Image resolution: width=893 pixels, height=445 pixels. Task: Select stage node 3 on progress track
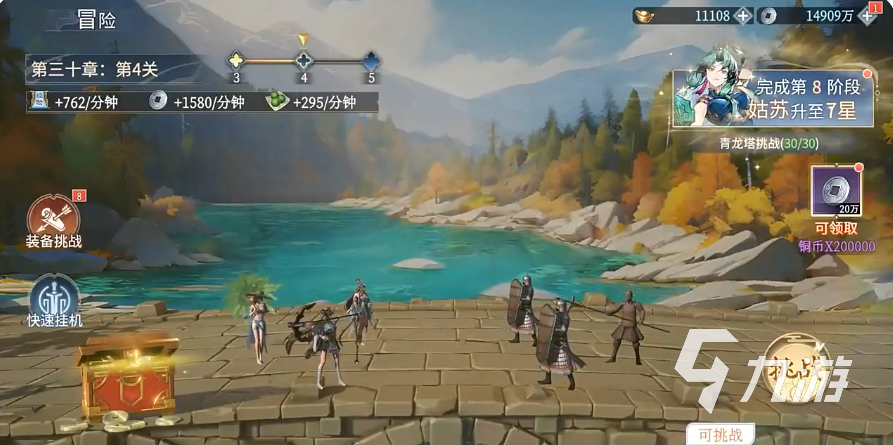pyautogui.click(x=236, y=60)
